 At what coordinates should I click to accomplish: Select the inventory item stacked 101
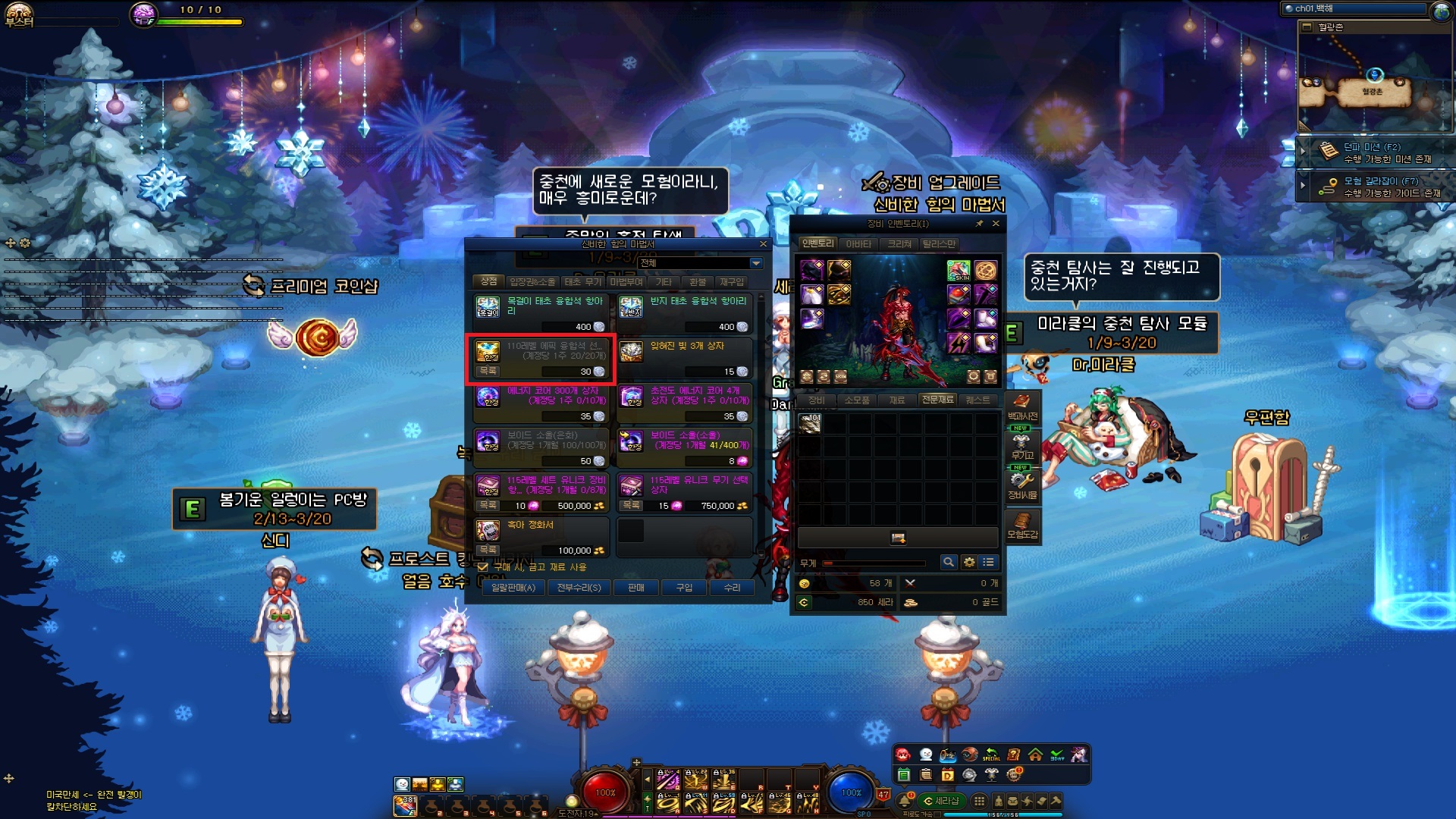tap(810, 423)
